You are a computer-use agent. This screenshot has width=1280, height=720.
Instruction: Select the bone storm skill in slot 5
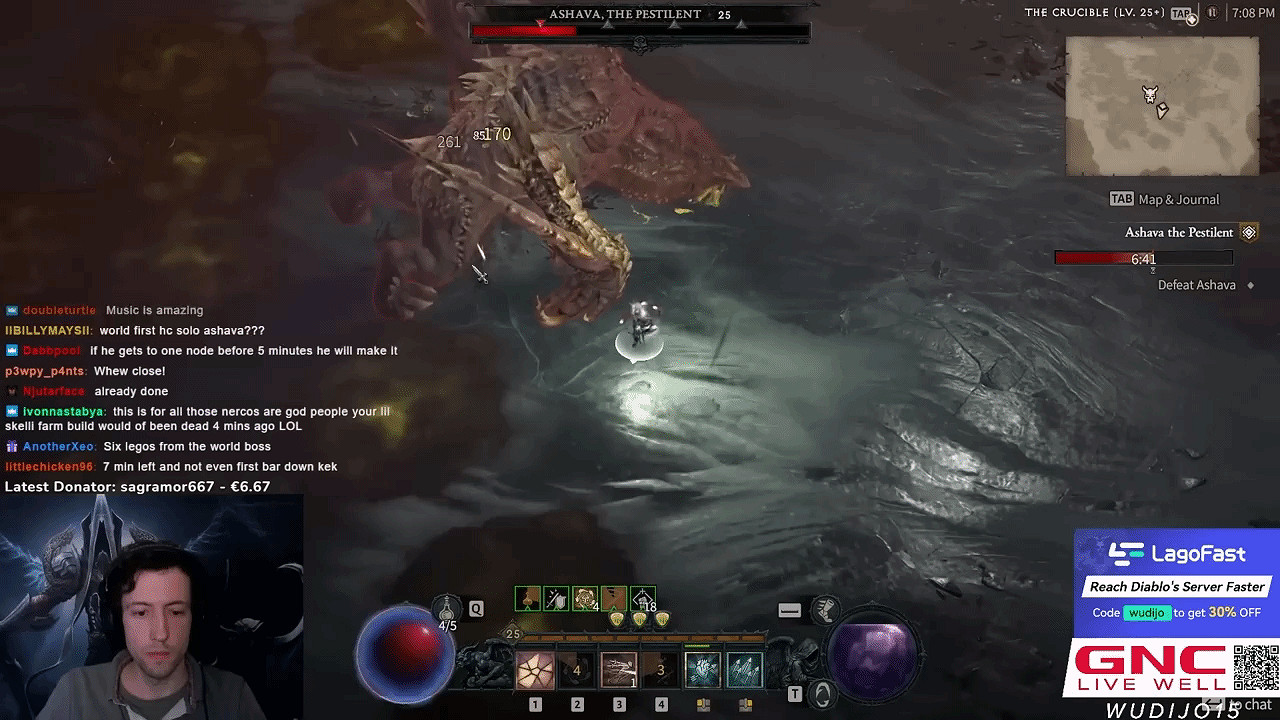tap(702, 669)
